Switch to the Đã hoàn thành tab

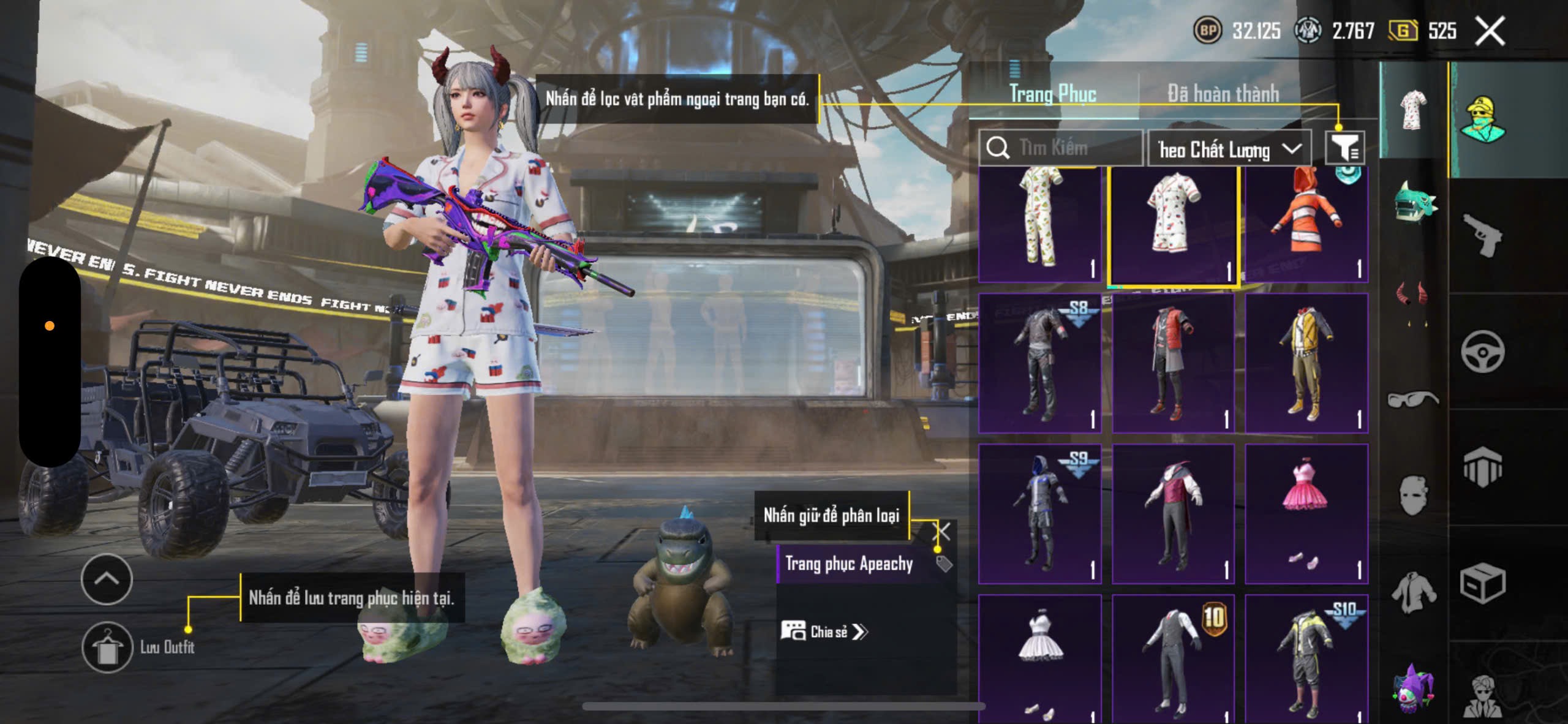point(1223,94)
